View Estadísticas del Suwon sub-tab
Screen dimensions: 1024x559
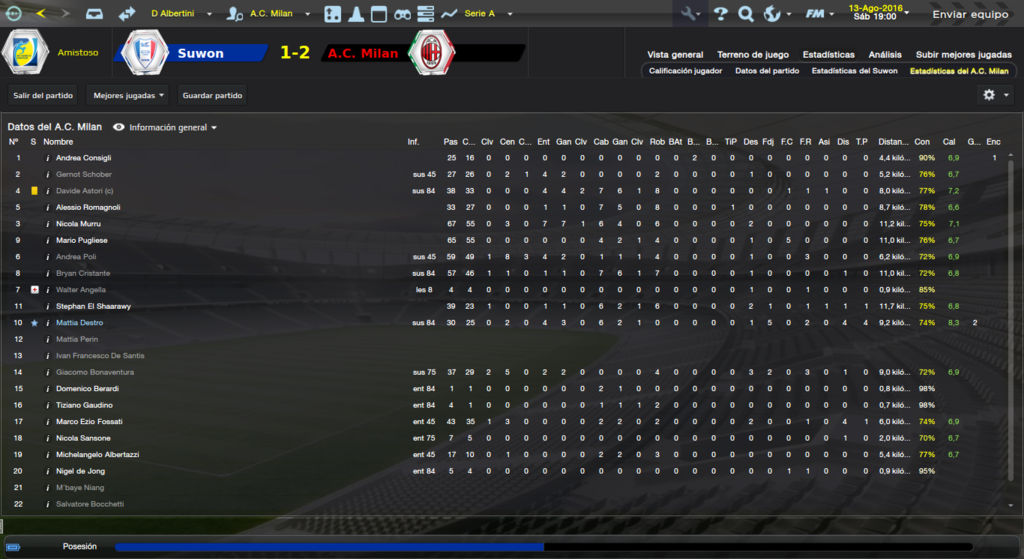[x=854, y=71]
